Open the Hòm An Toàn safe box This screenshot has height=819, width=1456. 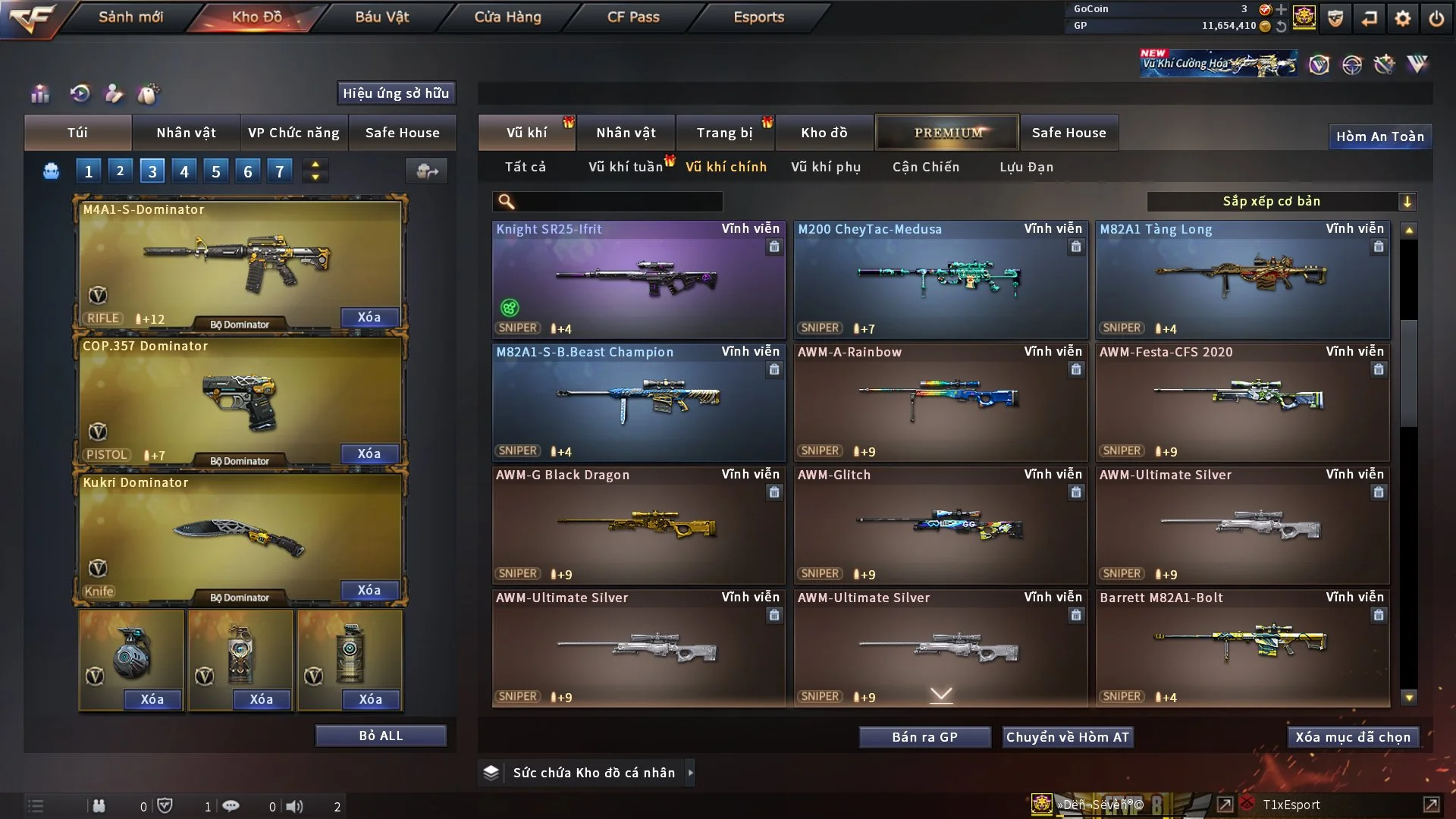coord(1379,136)
